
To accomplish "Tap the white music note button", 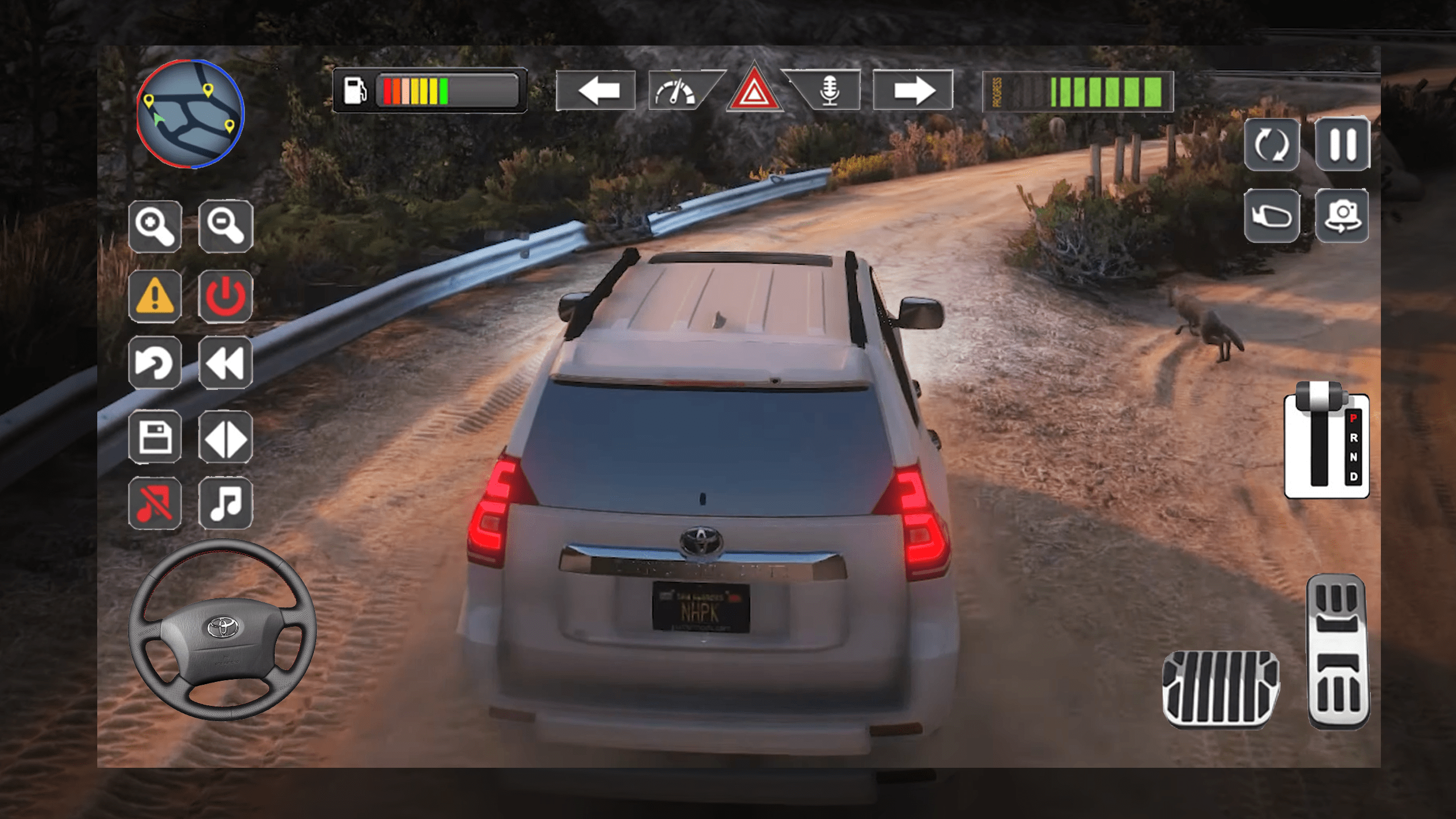I will coord(226,503).
